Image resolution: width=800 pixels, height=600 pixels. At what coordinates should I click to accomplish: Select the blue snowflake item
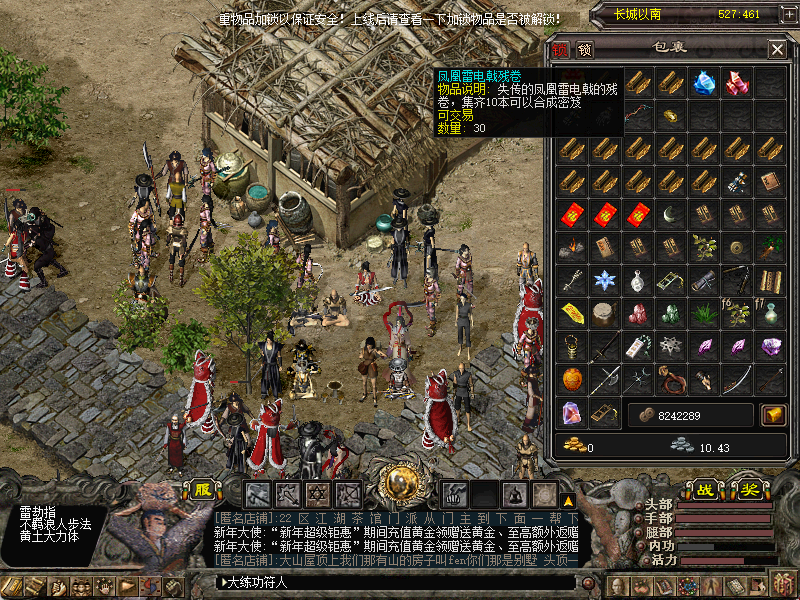coord(605,280)
